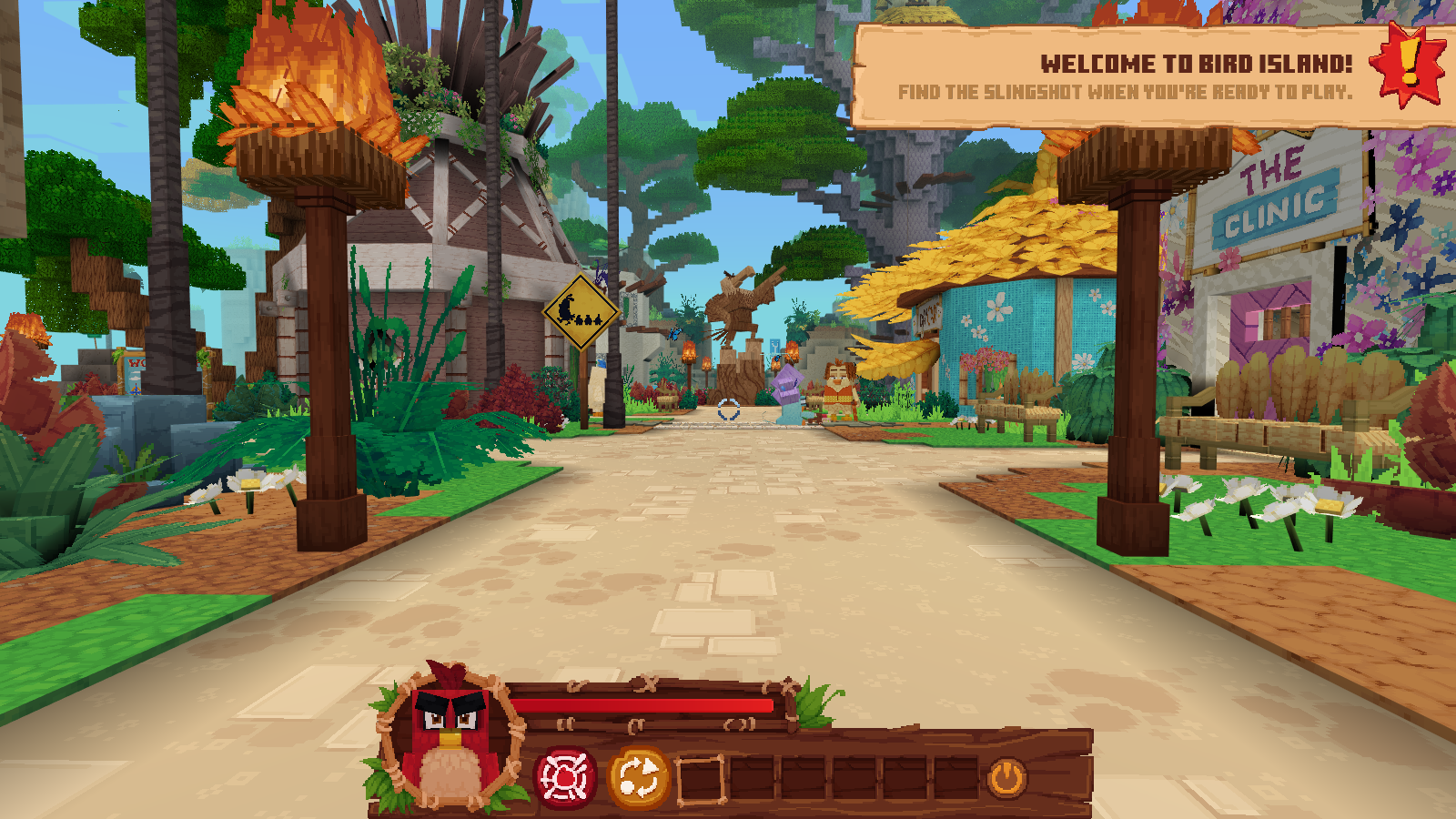Select Red's character portrait frame
The image size is (1456, 819).
click(x=451, y=739)
